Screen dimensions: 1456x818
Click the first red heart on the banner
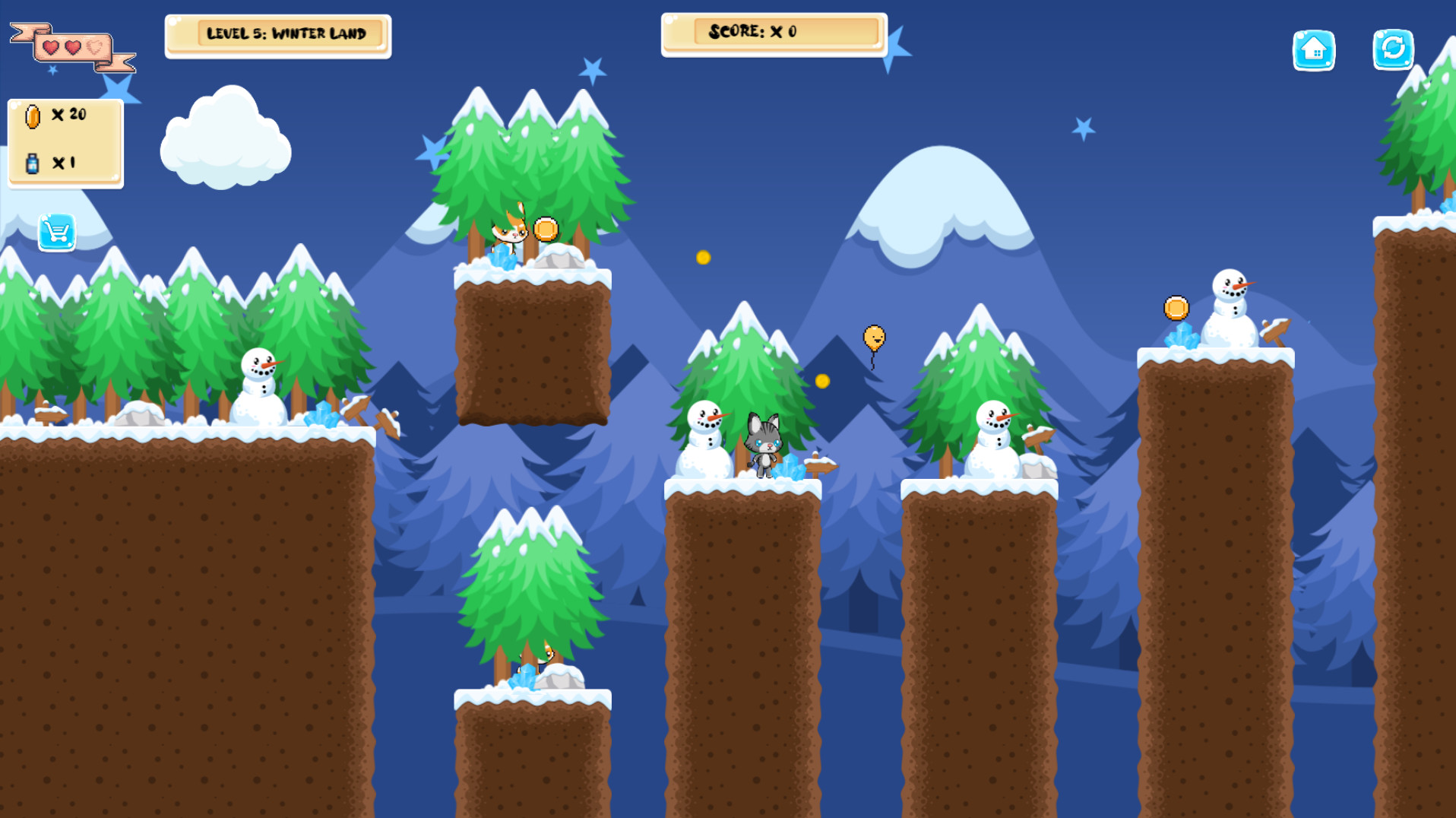(50, 47)
